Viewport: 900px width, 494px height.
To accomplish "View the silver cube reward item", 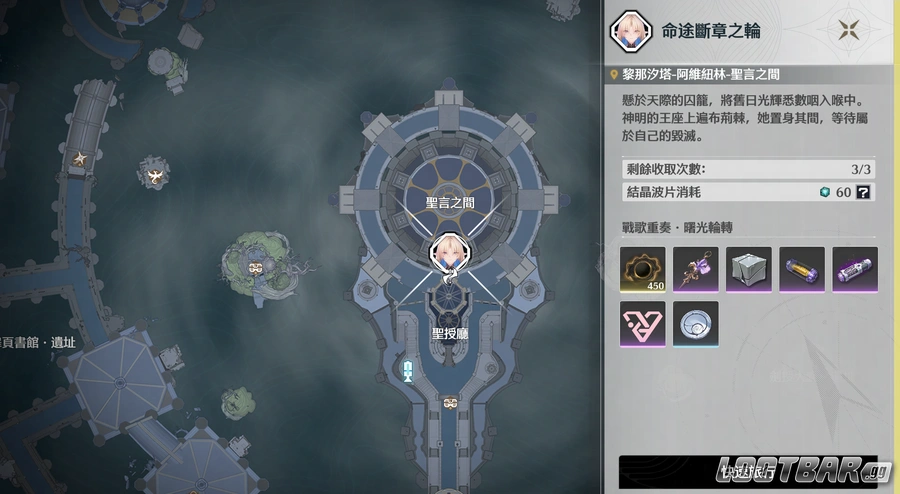I will click(749, 270).
